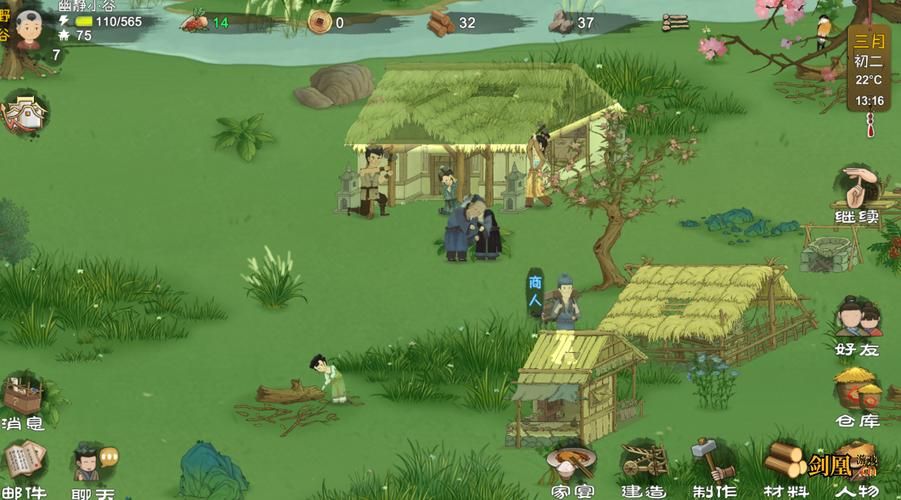Viewport: 901px width, 500px height.
Task: Open the 消息 messages basket icon
Action: tap(22, 400)
